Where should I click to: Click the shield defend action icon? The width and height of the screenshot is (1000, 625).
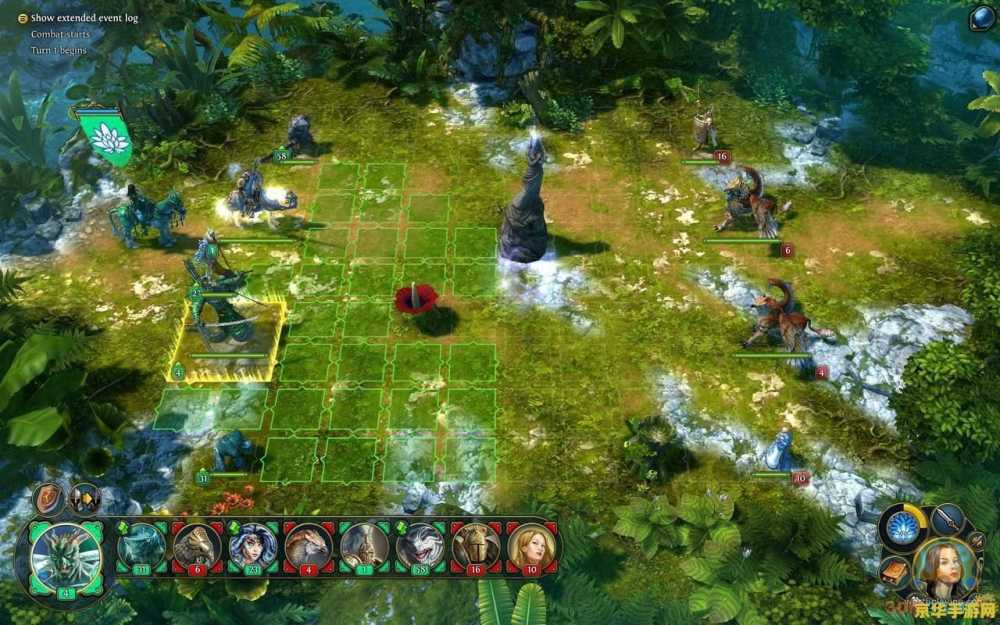pos(48,498)
